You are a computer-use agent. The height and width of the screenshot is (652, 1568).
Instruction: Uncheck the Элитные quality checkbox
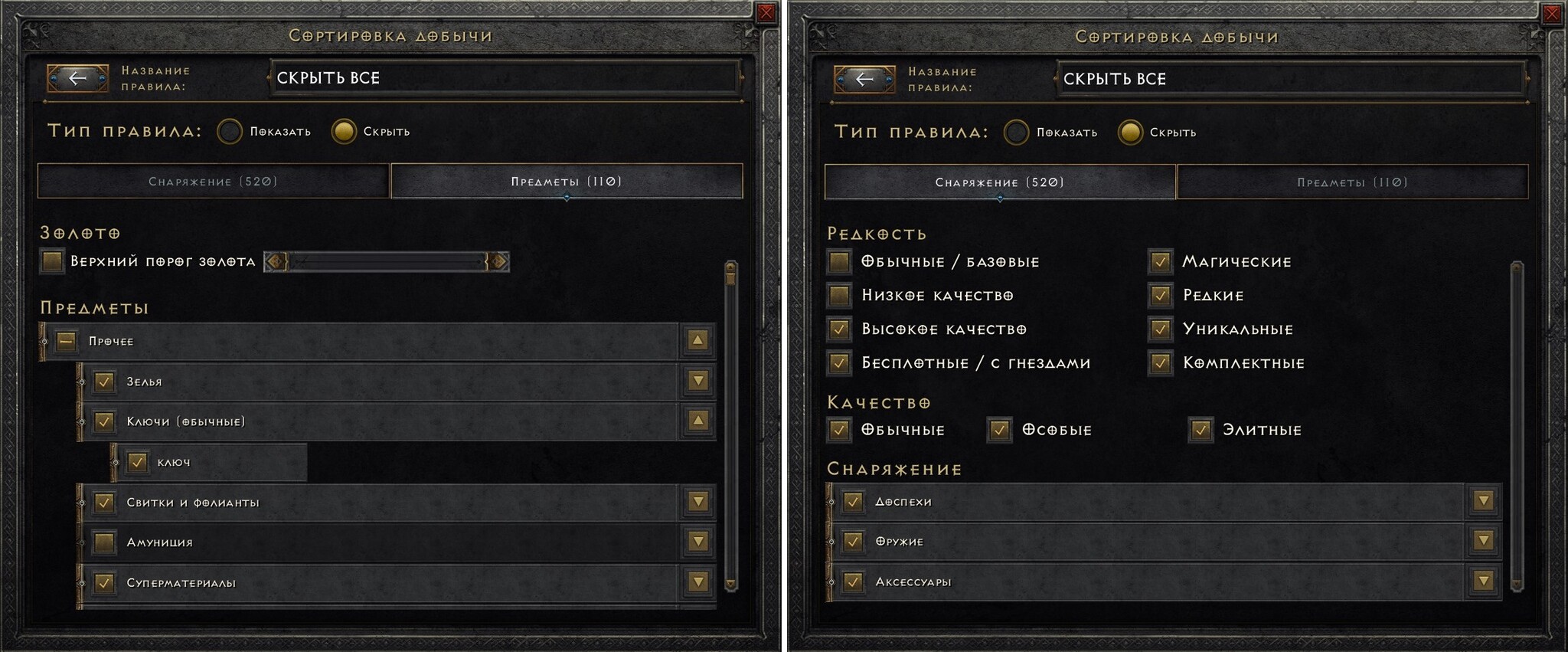tap(1200, 430)
